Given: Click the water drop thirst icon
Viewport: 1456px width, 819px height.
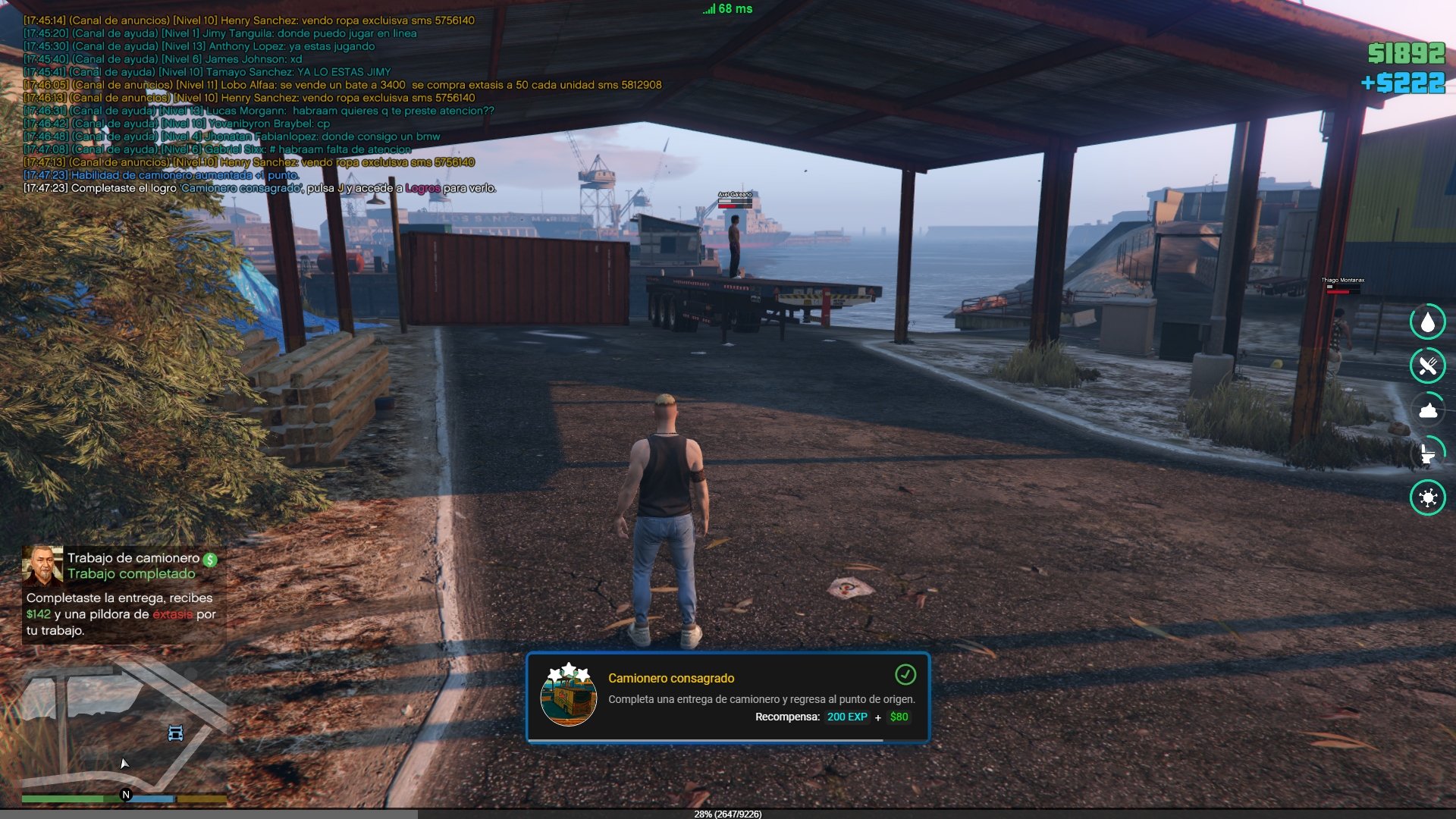Looking at the screenshot, I should (1428, 322).
